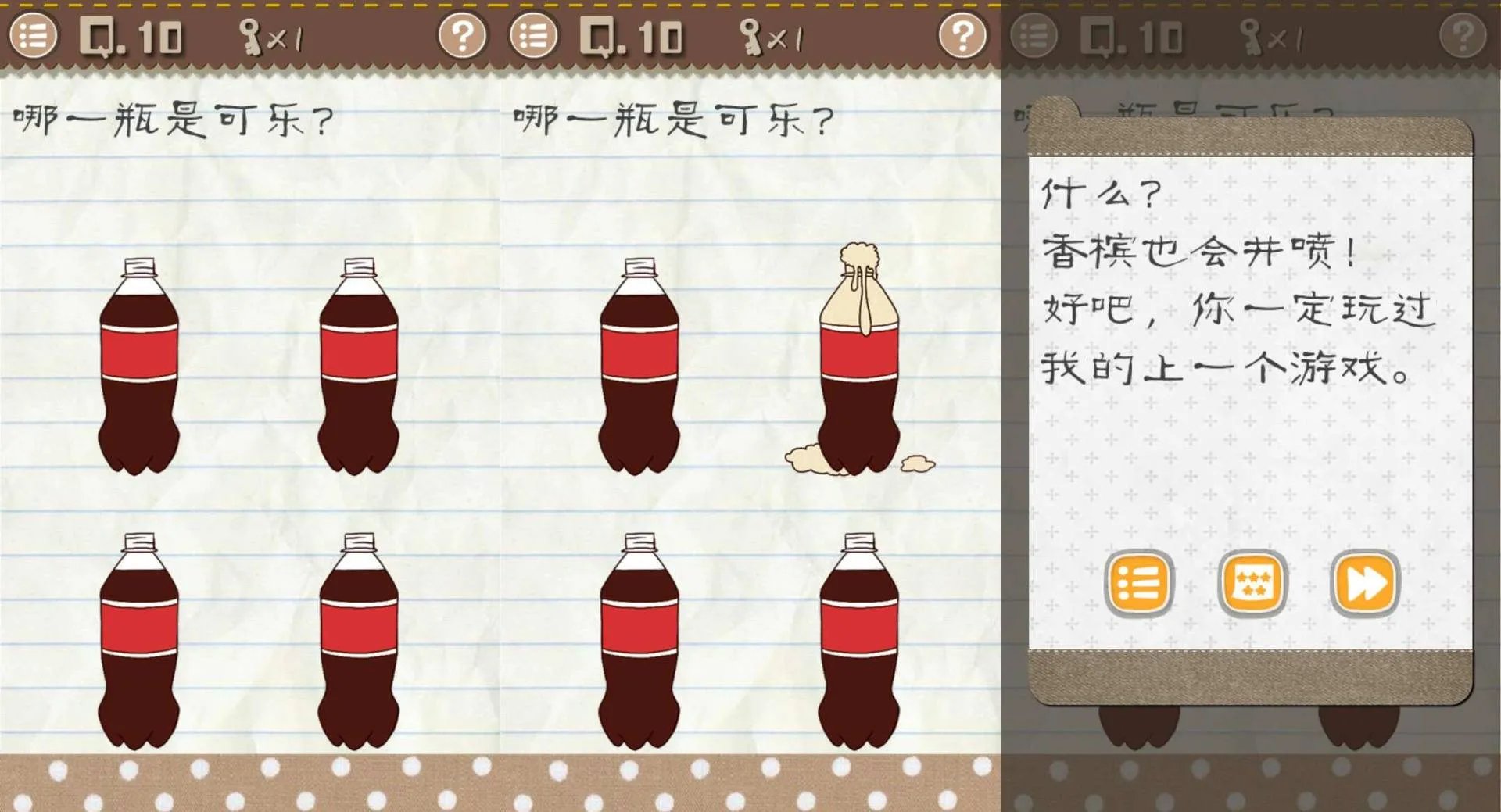Click the help icon in middle panel
The height and width of the screenshot is (812, 1501).
click(962, 34)
